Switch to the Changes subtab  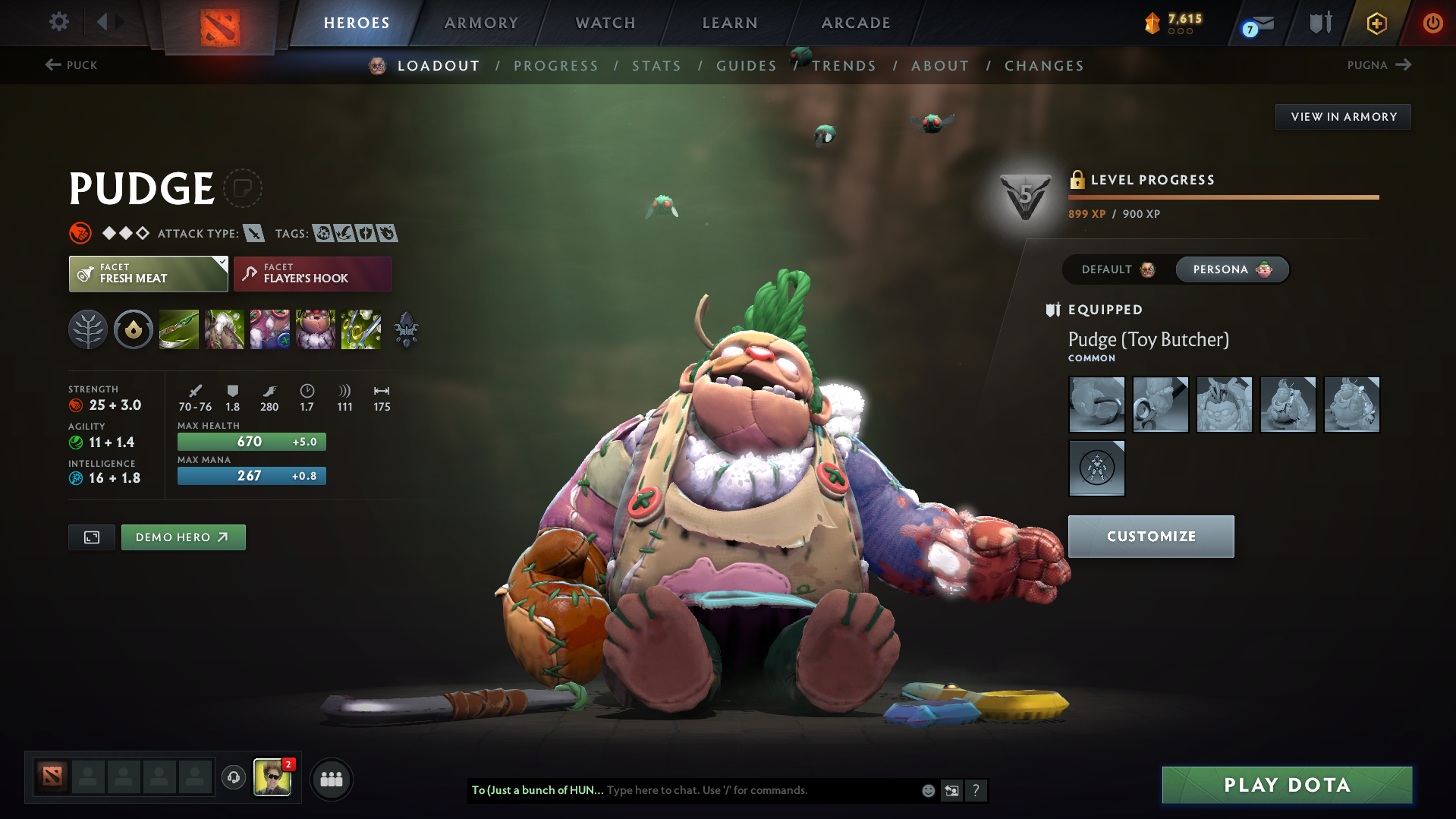(x=1044, y=66)
